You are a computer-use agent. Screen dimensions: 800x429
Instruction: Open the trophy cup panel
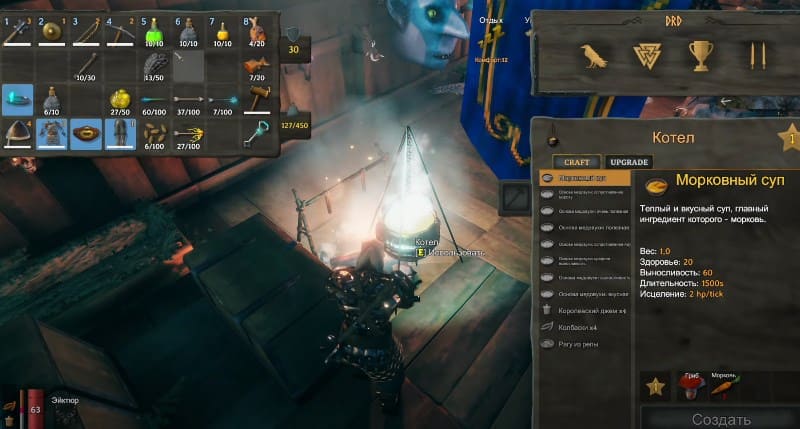(699, 56)
